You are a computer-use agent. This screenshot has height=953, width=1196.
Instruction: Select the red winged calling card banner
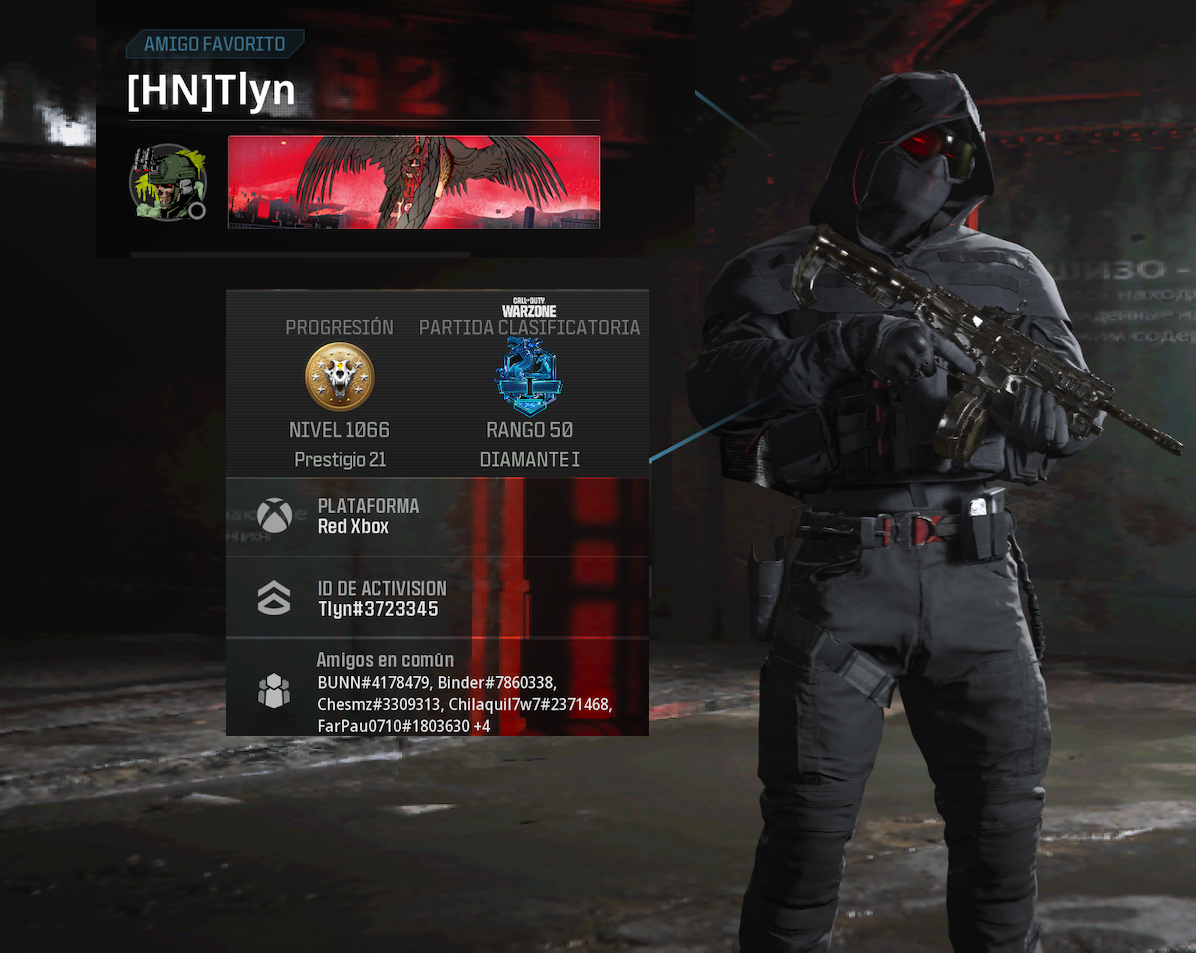(x=413, y=182)
